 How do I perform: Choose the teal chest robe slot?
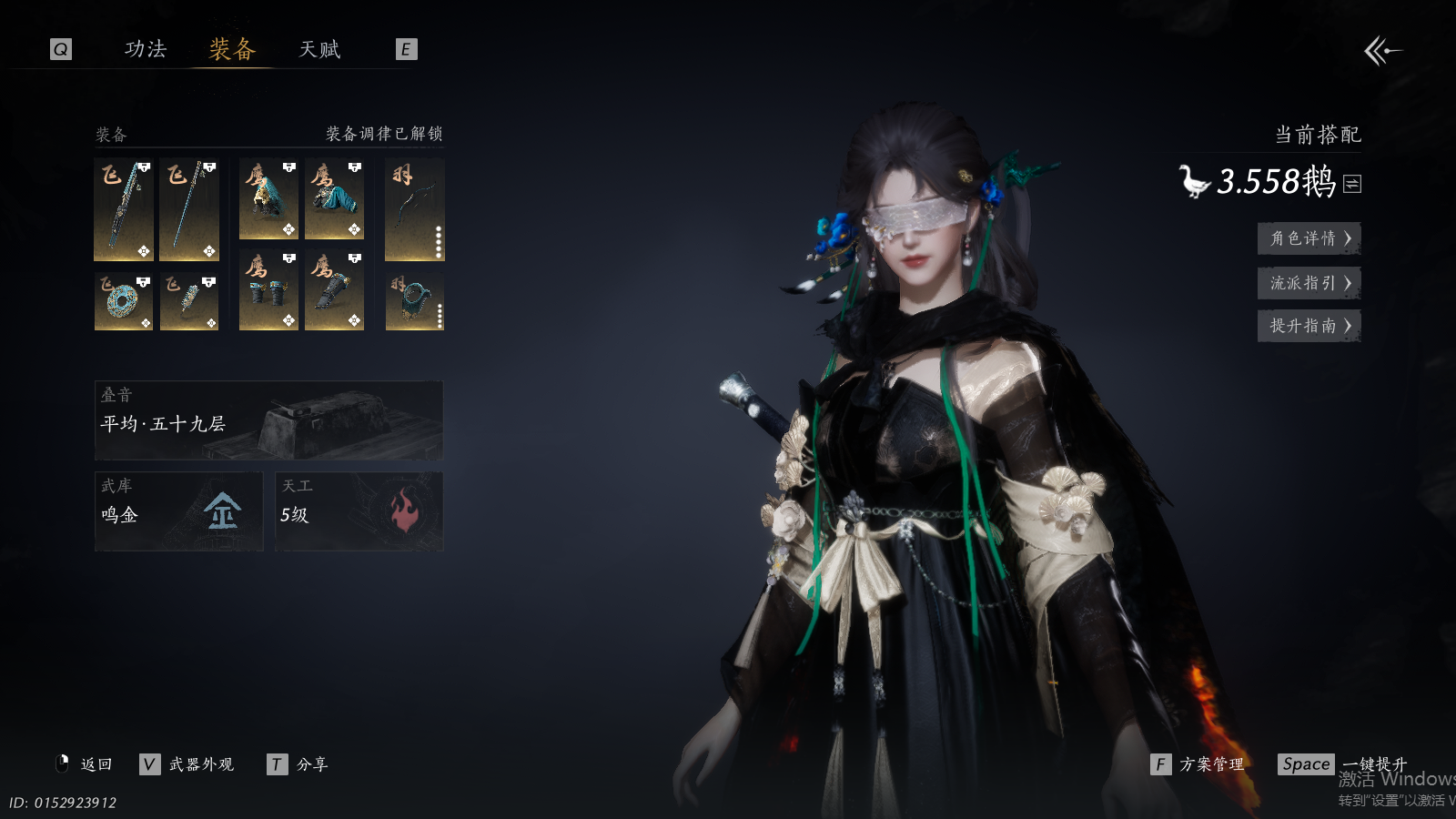(x=334, y=199)
